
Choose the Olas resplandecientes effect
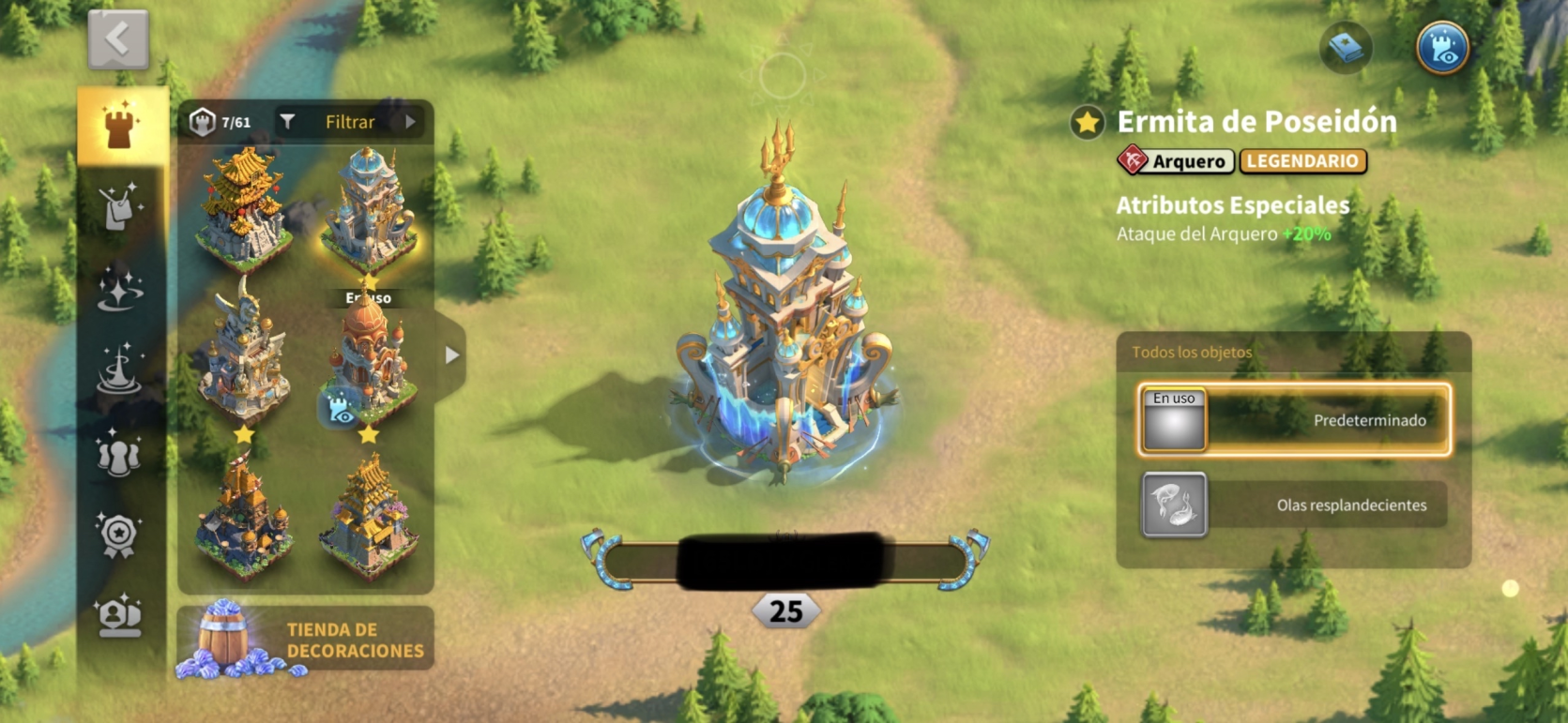(x=1294, y=505)
